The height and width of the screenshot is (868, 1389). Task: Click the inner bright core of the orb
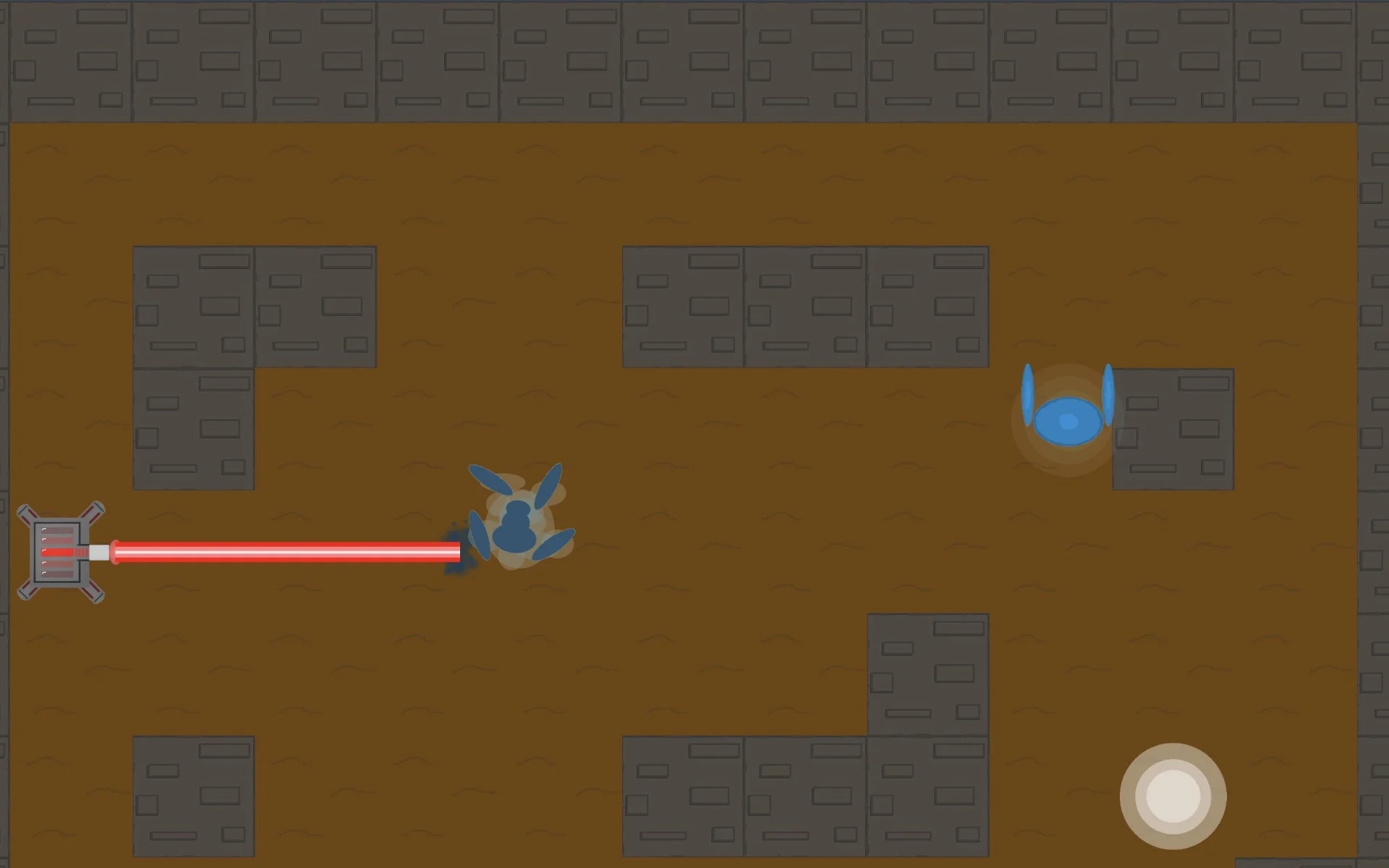(1172, 796)
